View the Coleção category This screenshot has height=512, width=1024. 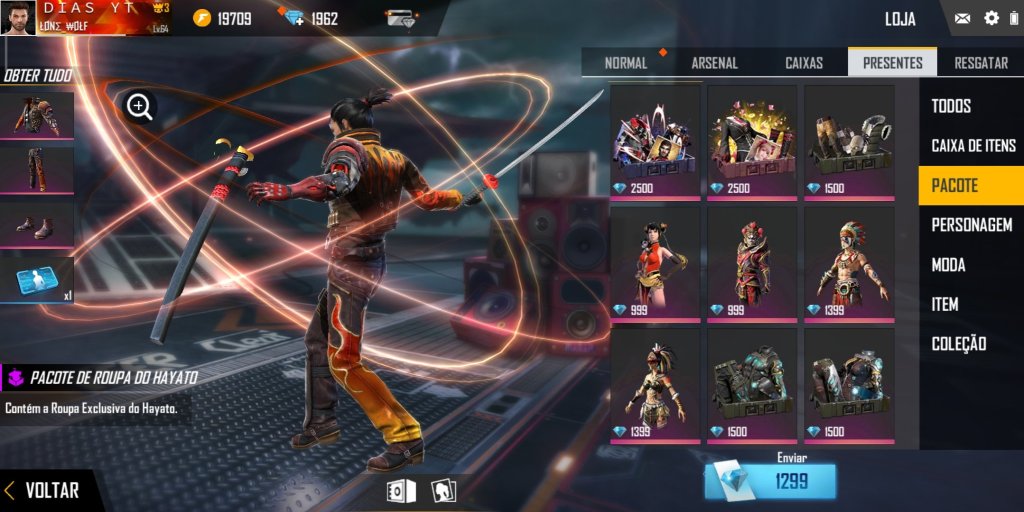click(958, 344)
